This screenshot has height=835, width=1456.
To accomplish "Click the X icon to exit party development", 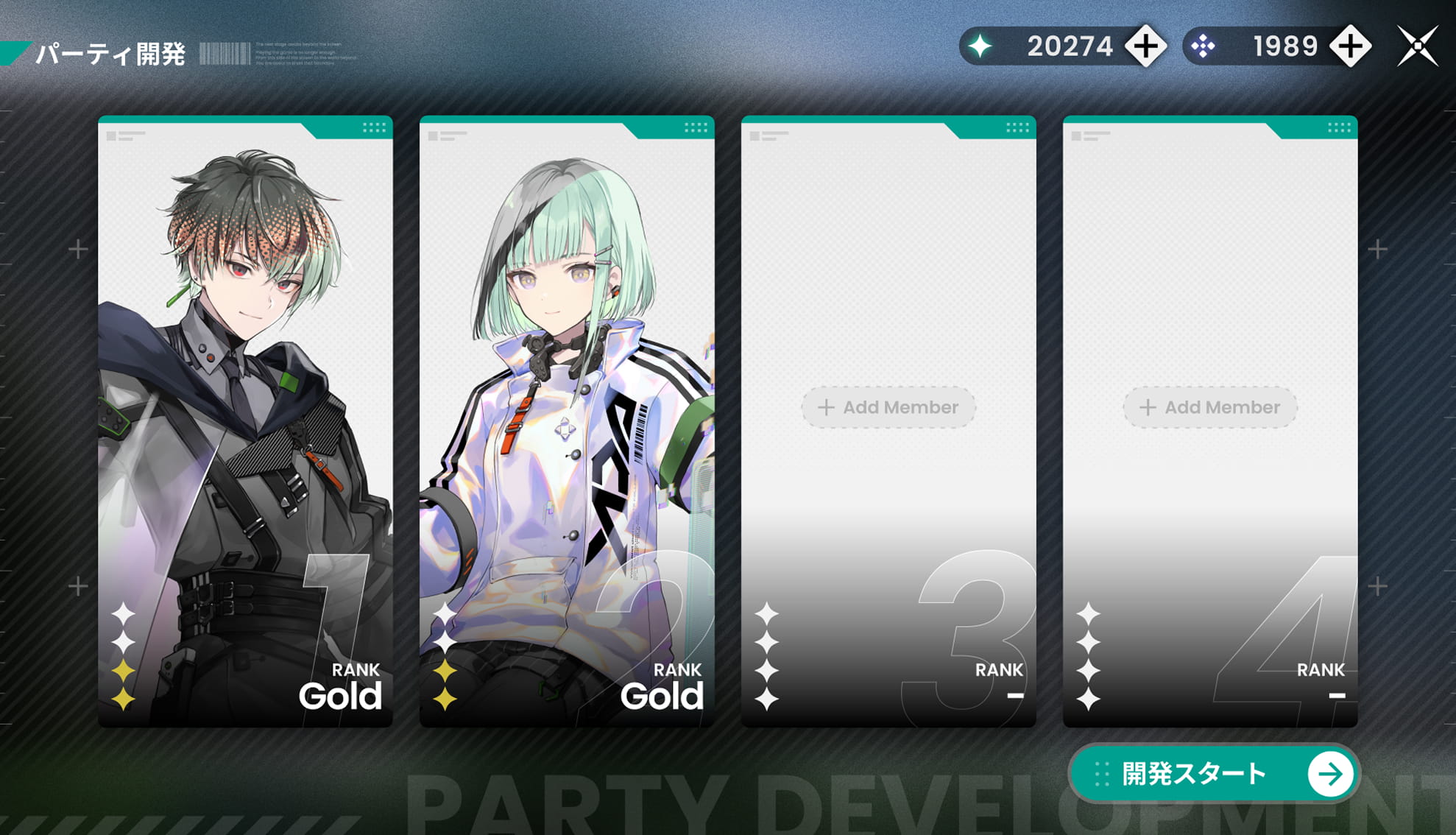I will coord(1417,46).
